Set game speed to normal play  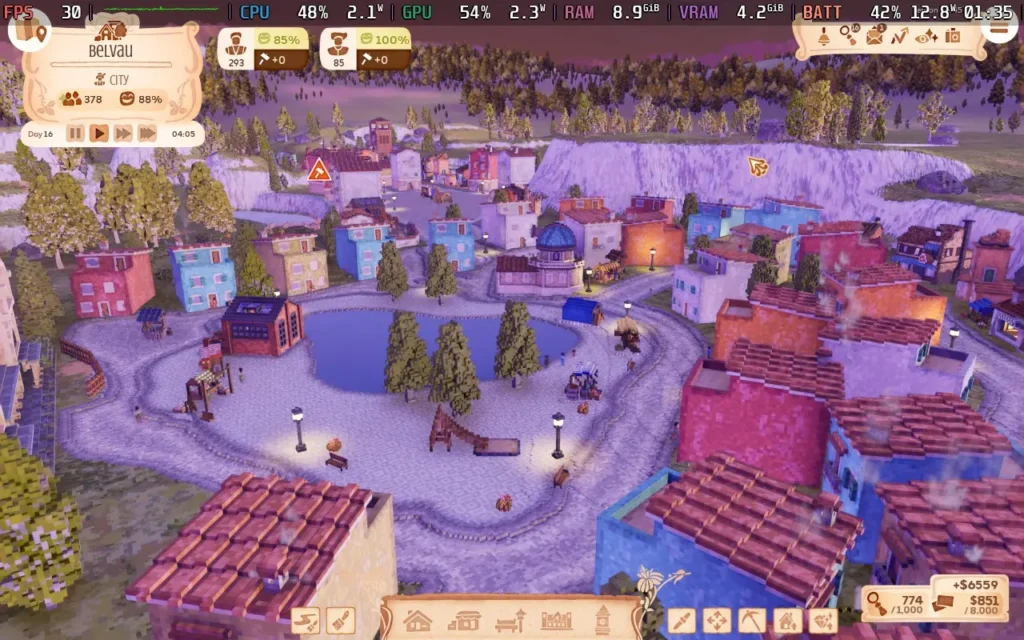[99, 133]
